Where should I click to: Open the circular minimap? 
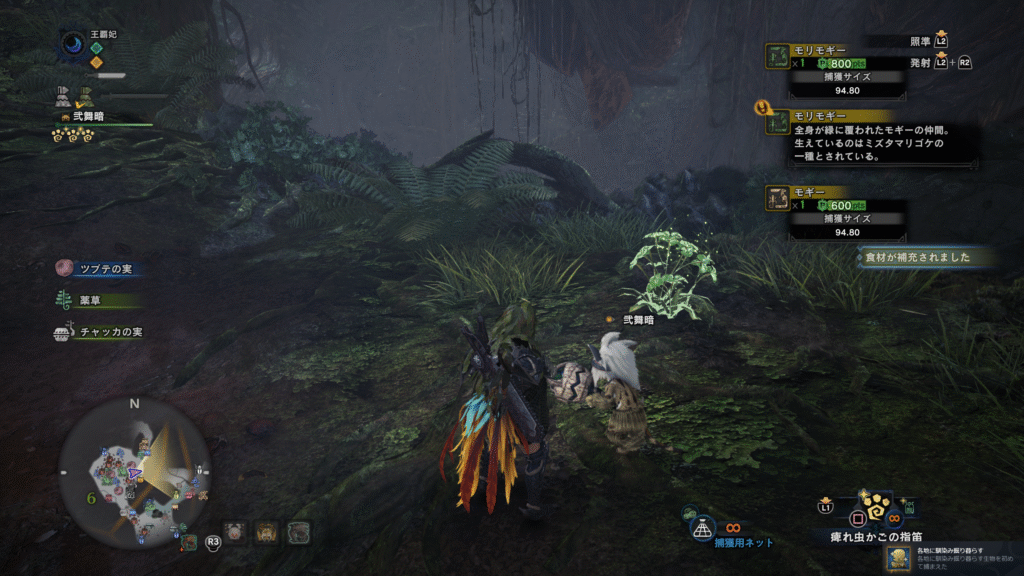tap(134, 472)
